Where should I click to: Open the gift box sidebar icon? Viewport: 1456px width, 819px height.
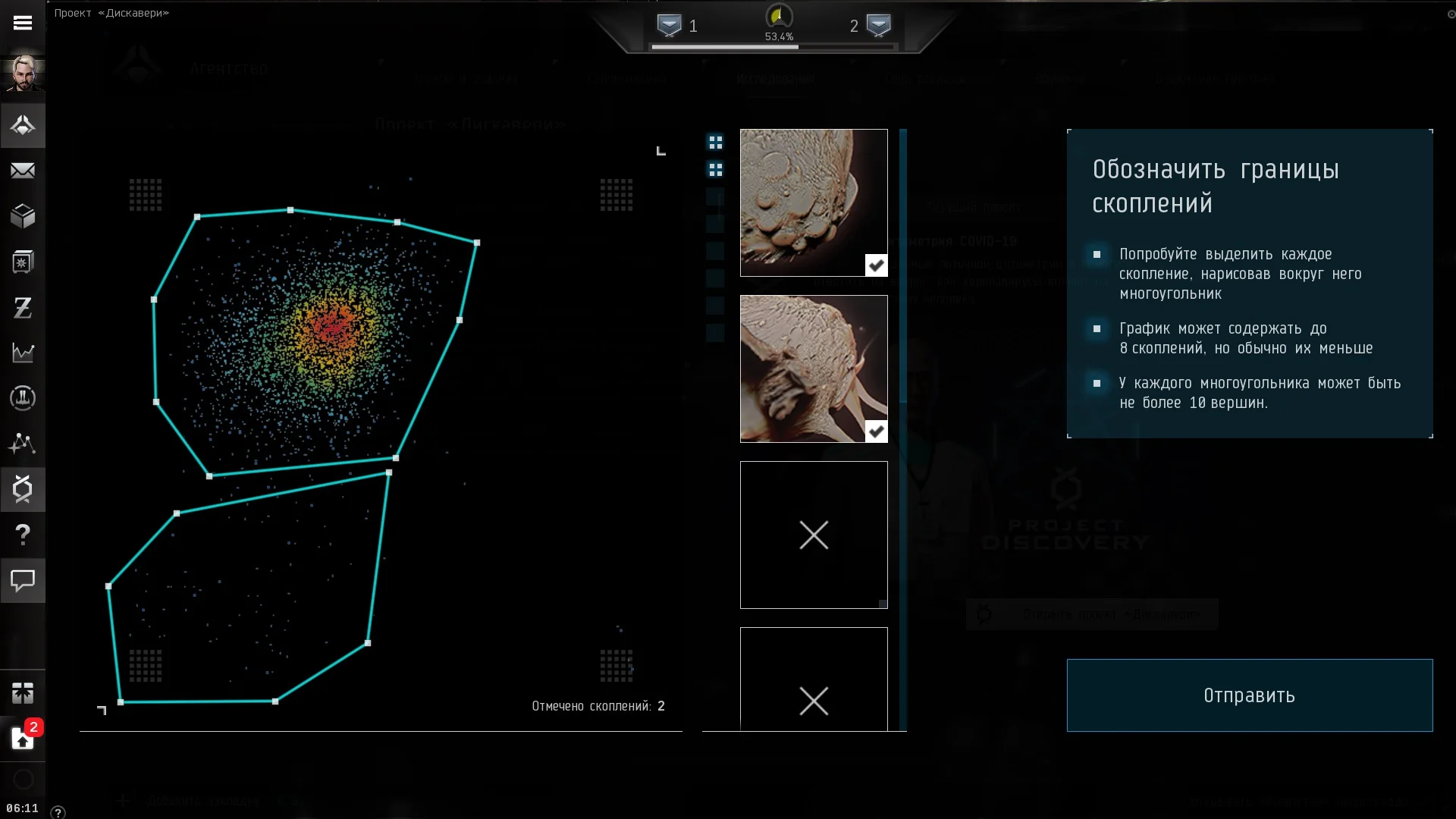(23, 692)
